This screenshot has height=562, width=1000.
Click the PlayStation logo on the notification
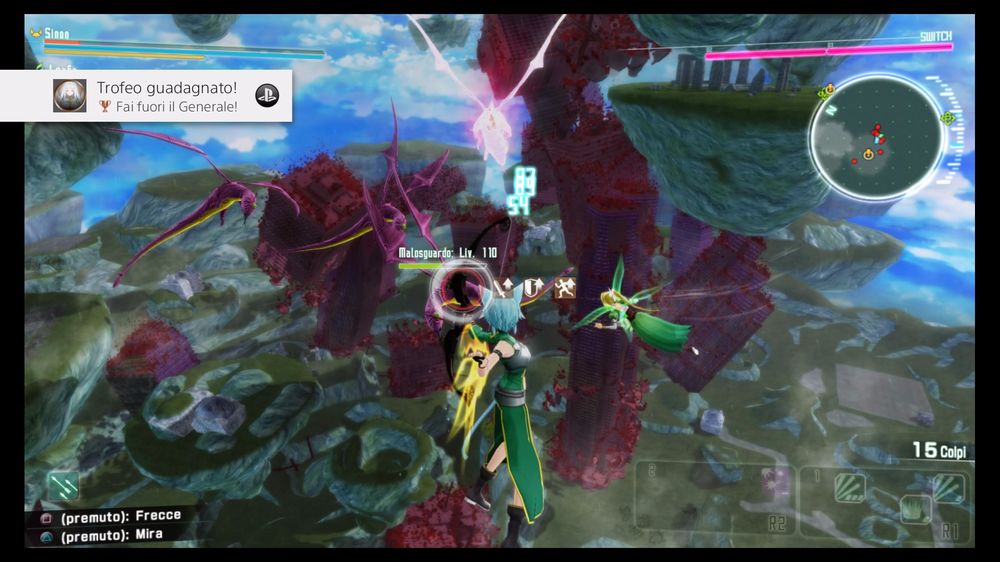click(x=267, y=96)
